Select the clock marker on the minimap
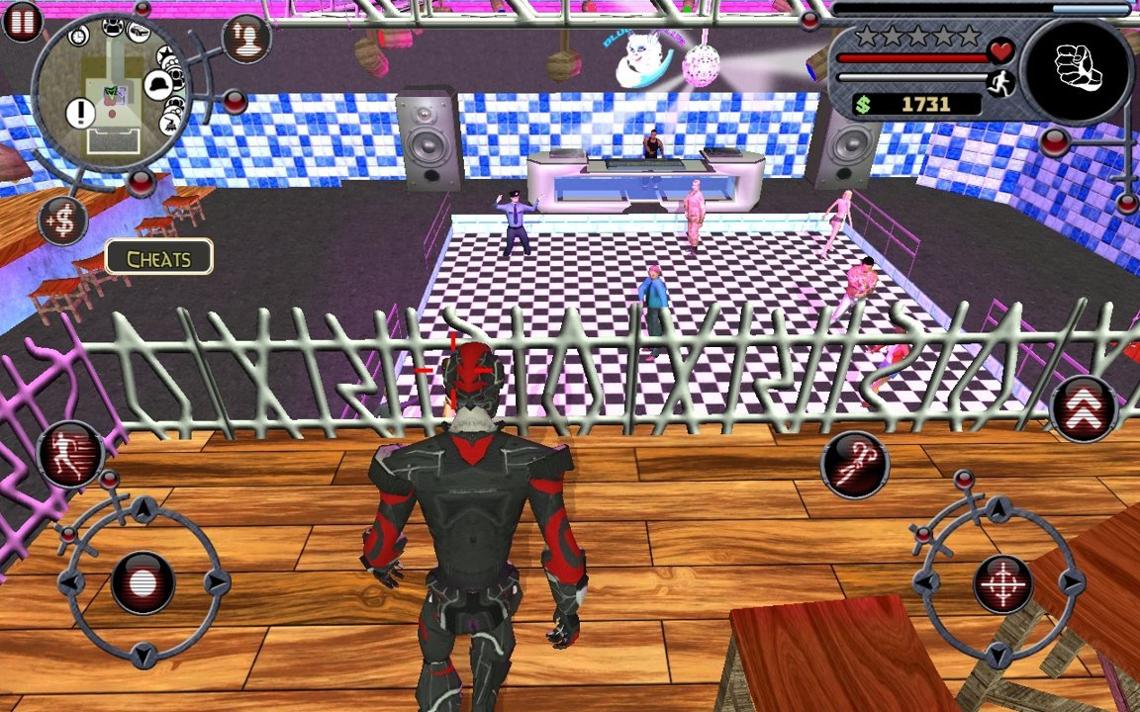Viewport: 1140px width, 712px height. [79, 35]
